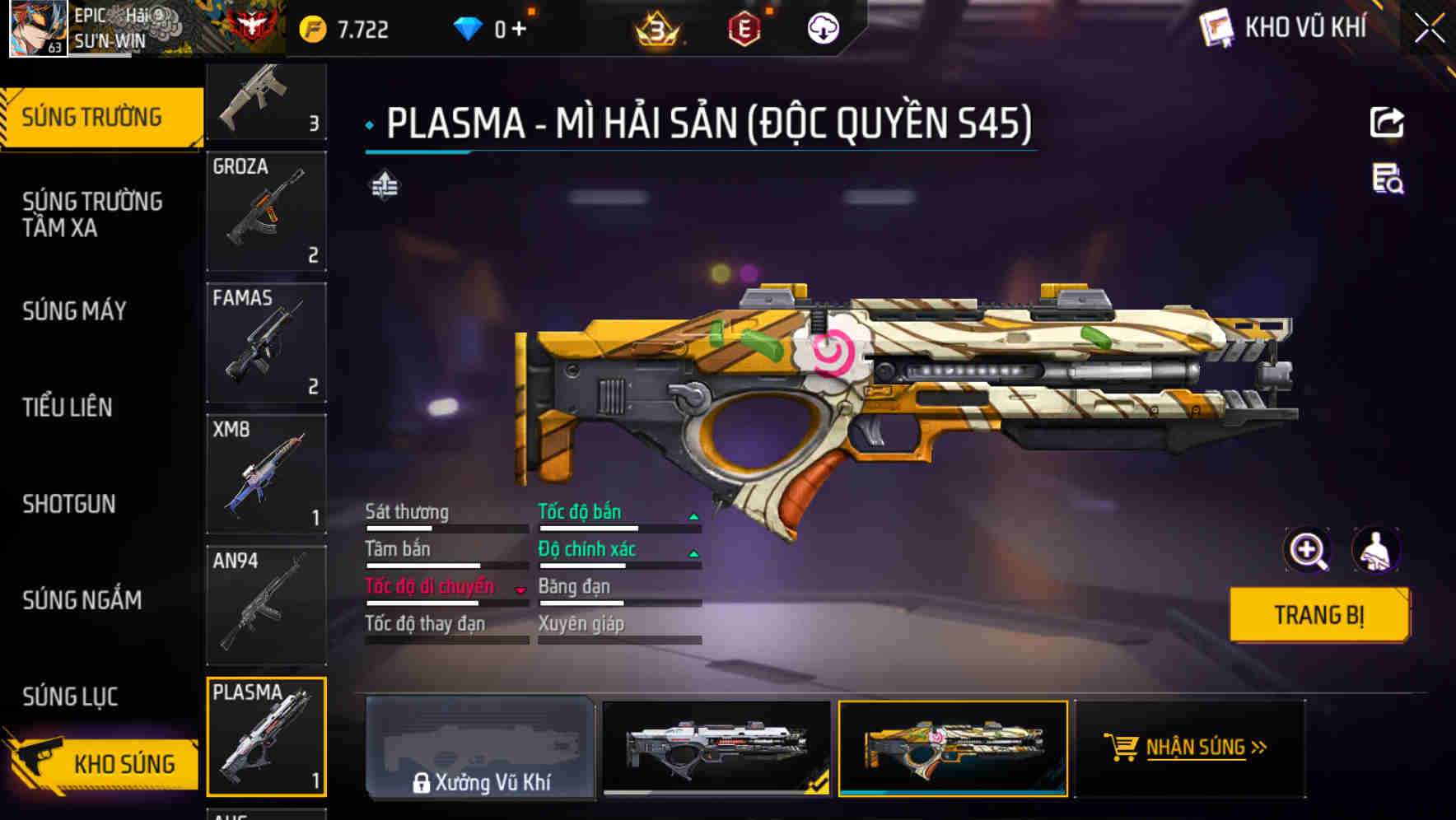Viewport: 1456px width, 820px height.
Task: Open the locked Xưởng Vũ Khí slot
Action: click(480, 748)
